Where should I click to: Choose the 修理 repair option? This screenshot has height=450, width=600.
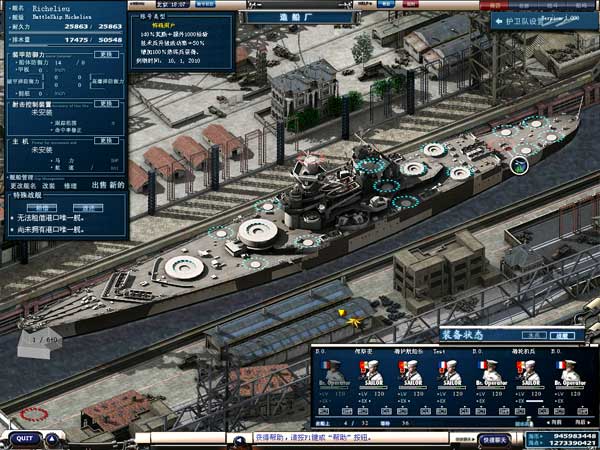click(x=71, y=185)
